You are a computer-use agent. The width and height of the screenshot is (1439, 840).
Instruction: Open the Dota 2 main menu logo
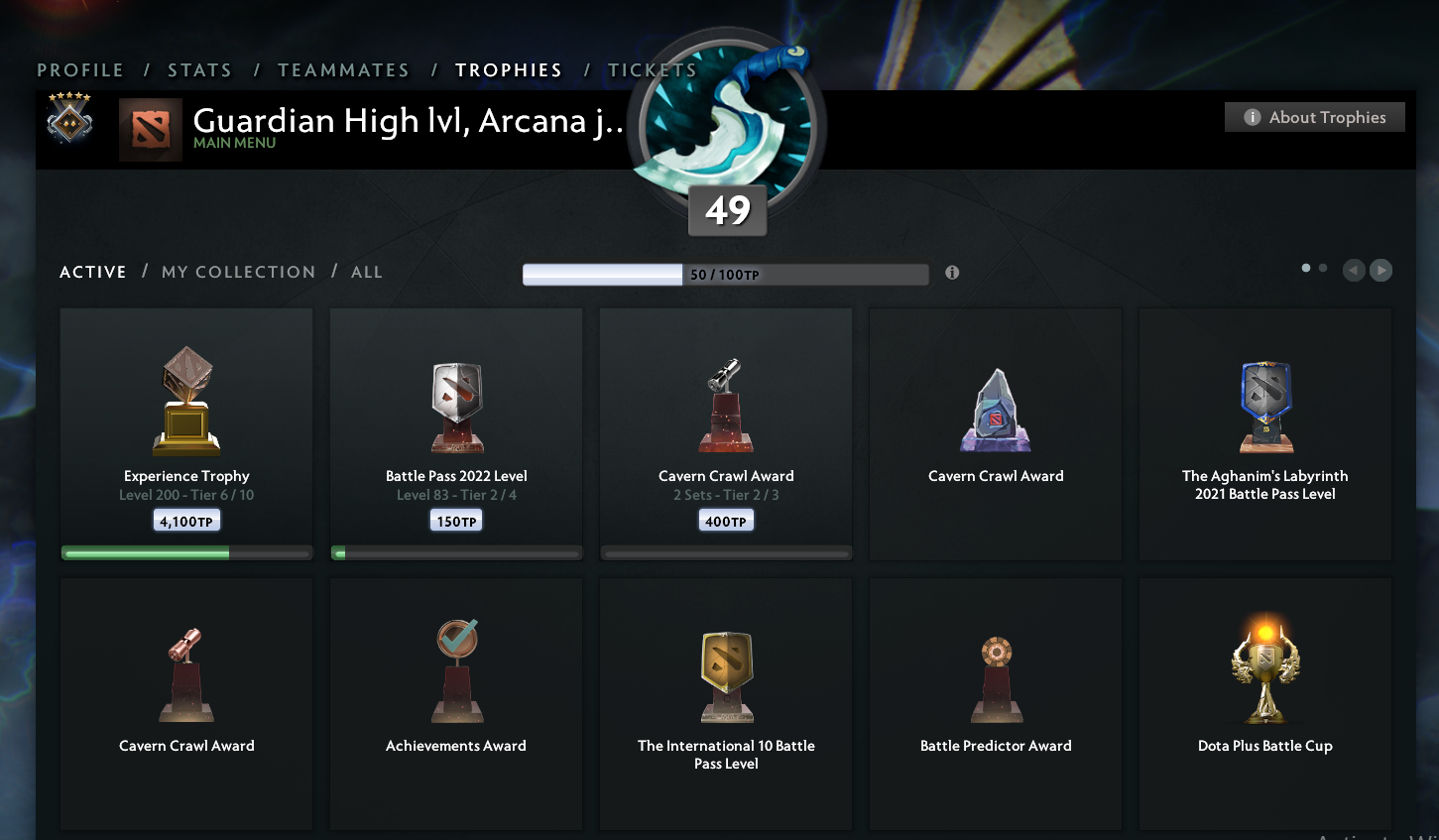coord(151,130)
